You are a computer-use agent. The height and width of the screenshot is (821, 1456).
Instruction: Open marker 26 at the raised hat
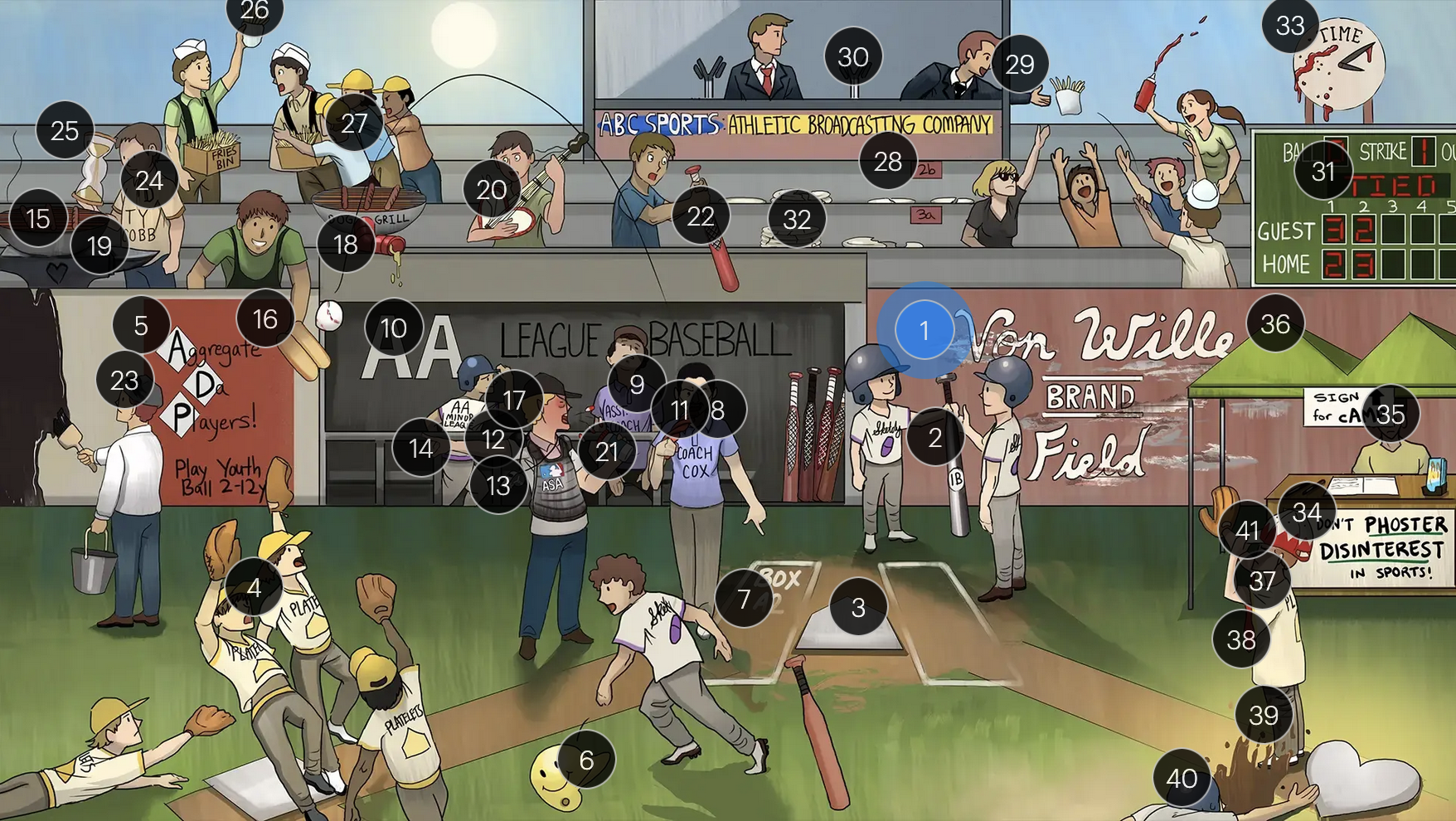coord(255,12)
